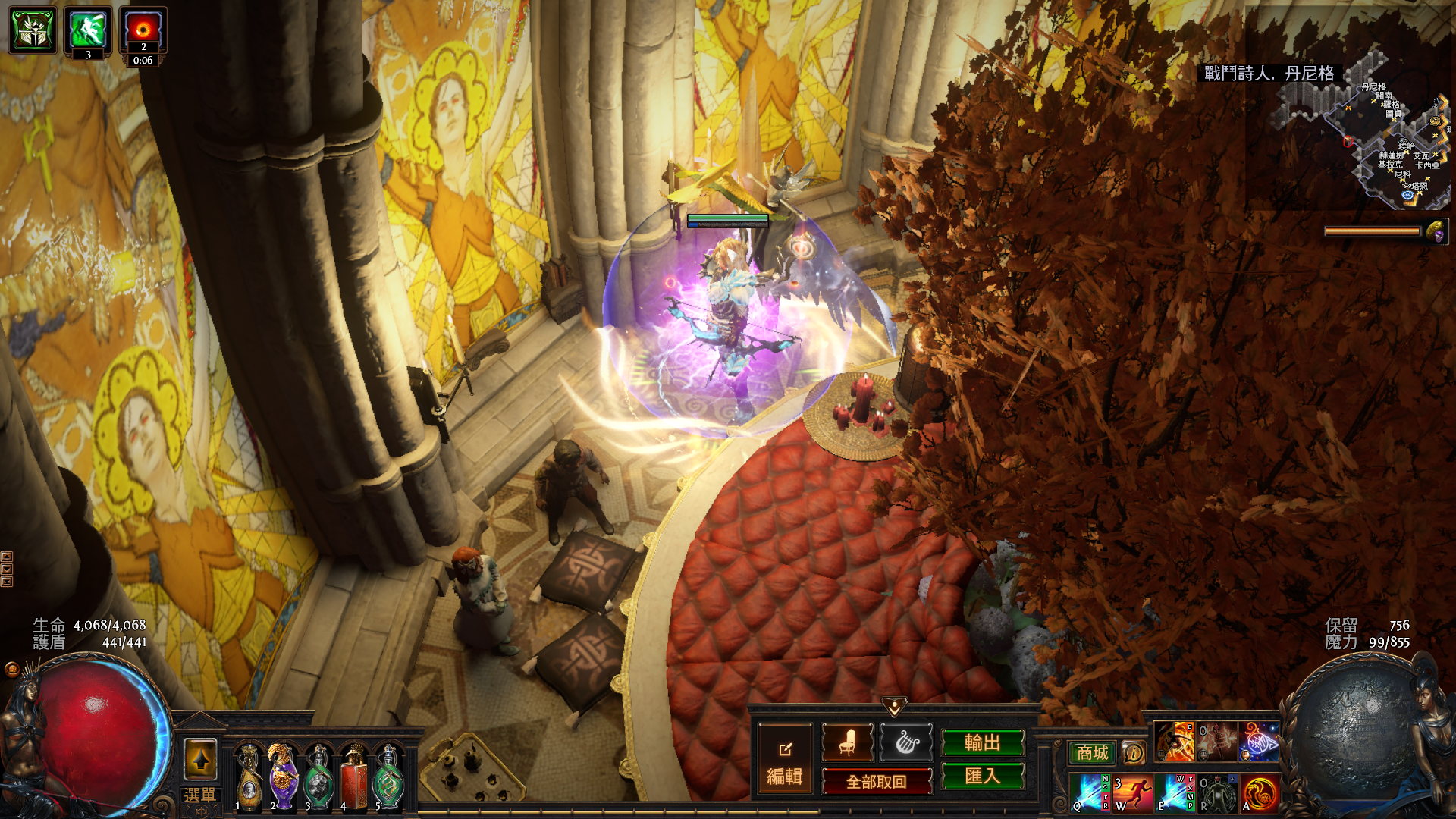This screenshot has width=1456, height=819.
Task: Select the harp music button
Action: tap(906, 743)
